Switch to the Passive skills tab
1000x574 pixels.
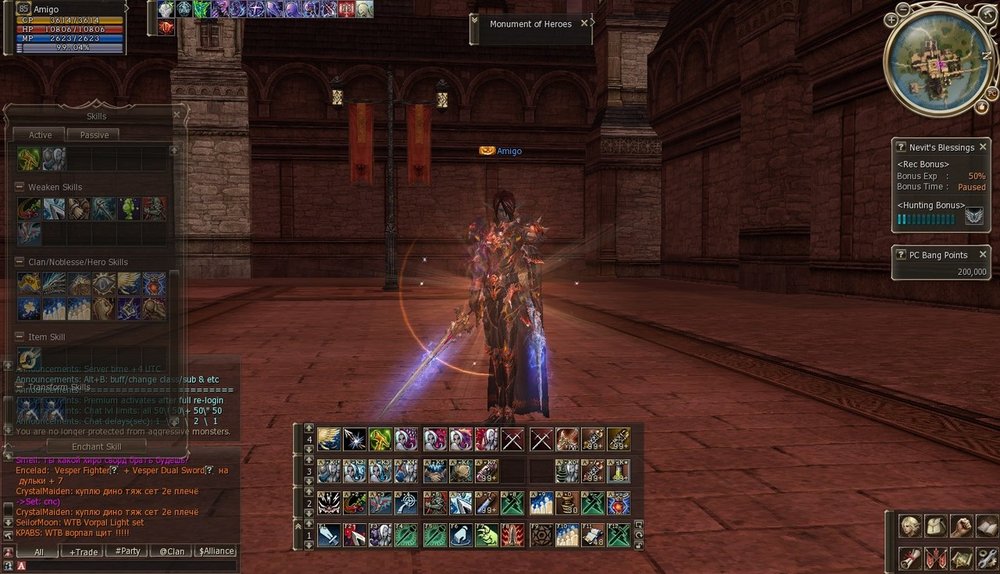[94, 135]
